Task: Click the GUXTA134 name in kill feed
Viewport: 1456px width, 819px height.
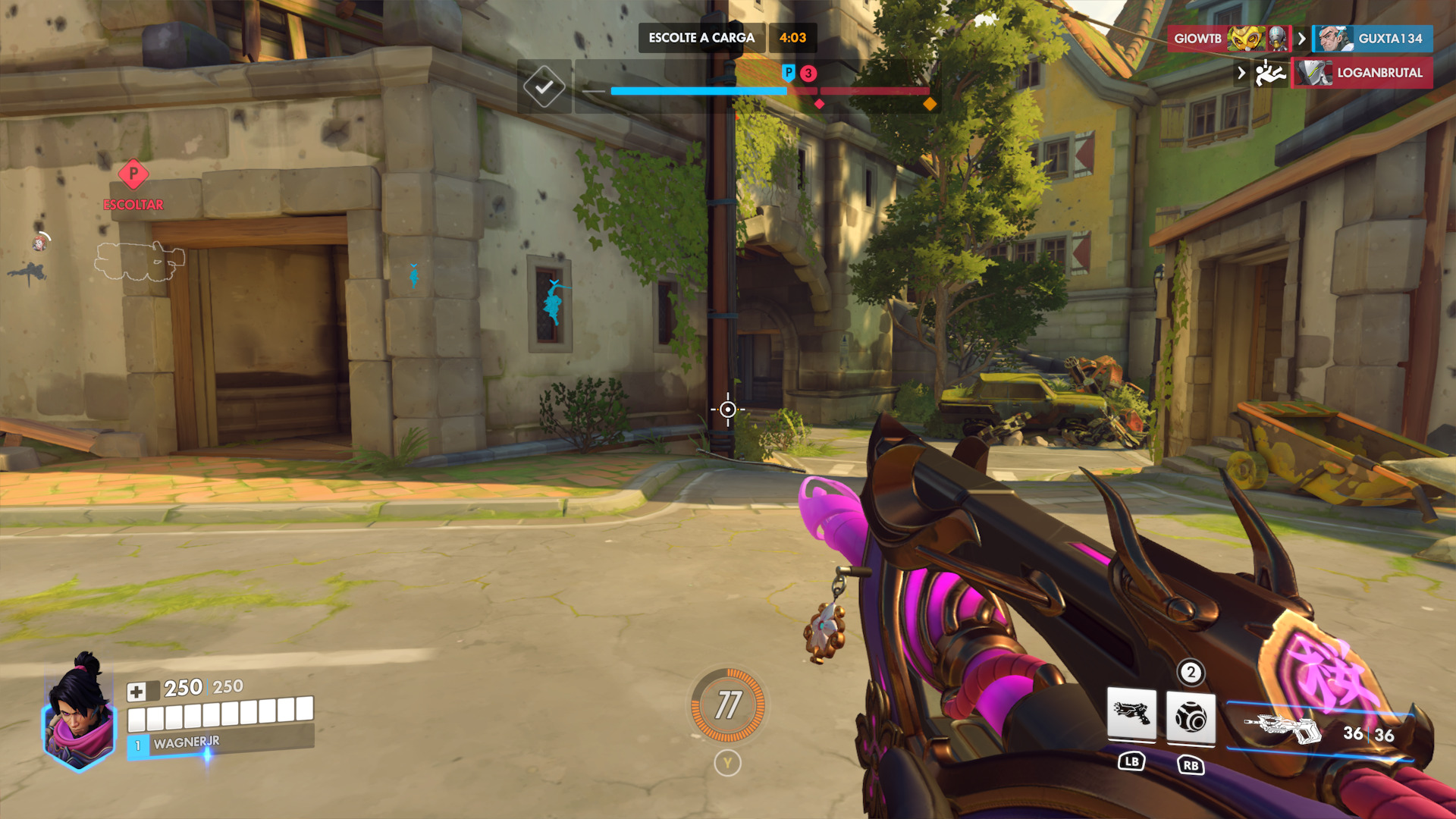Action: 1389,39
